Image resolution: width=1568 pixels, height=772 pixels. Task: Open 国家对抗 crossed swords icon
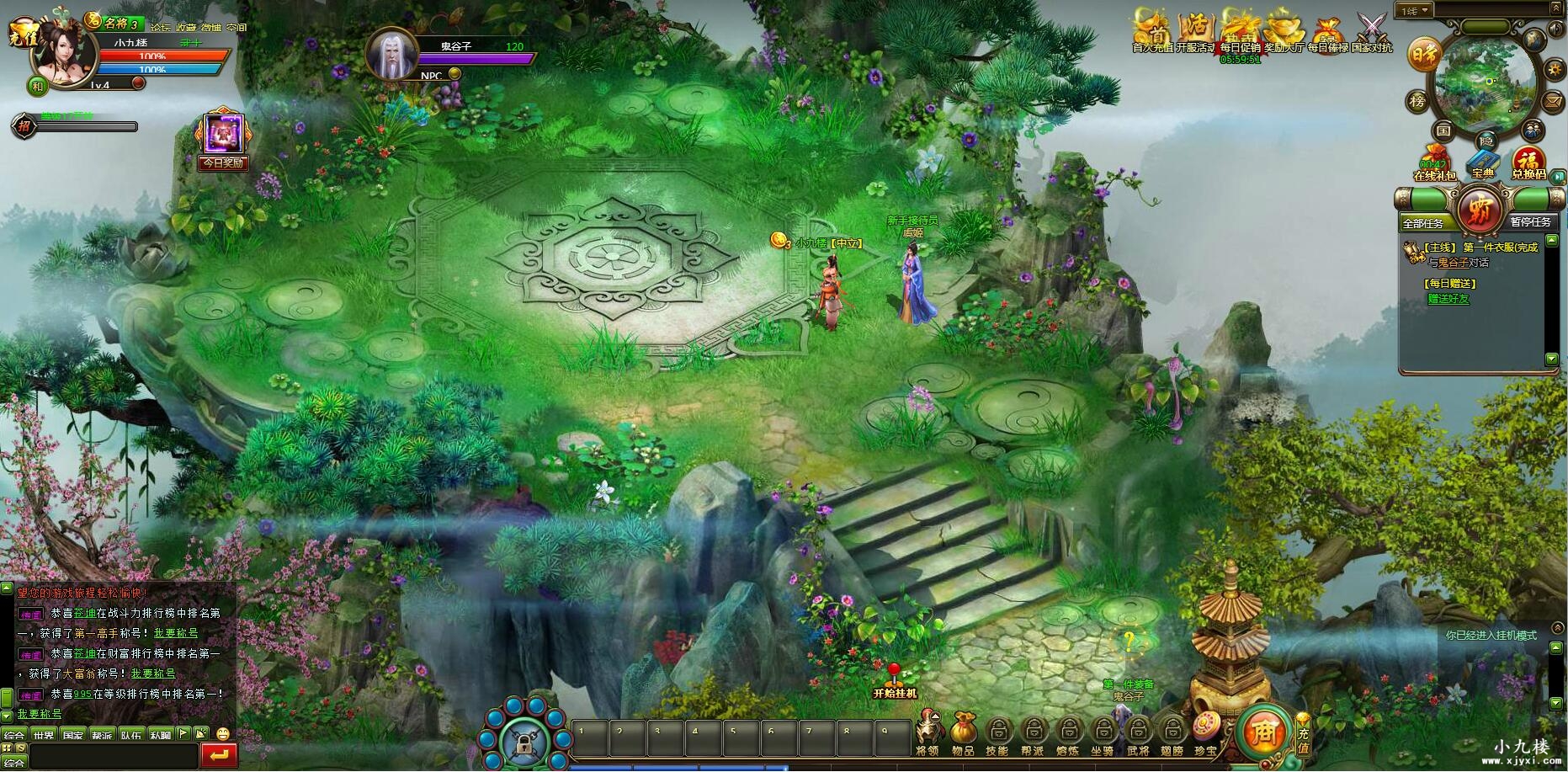point(1372,31)
